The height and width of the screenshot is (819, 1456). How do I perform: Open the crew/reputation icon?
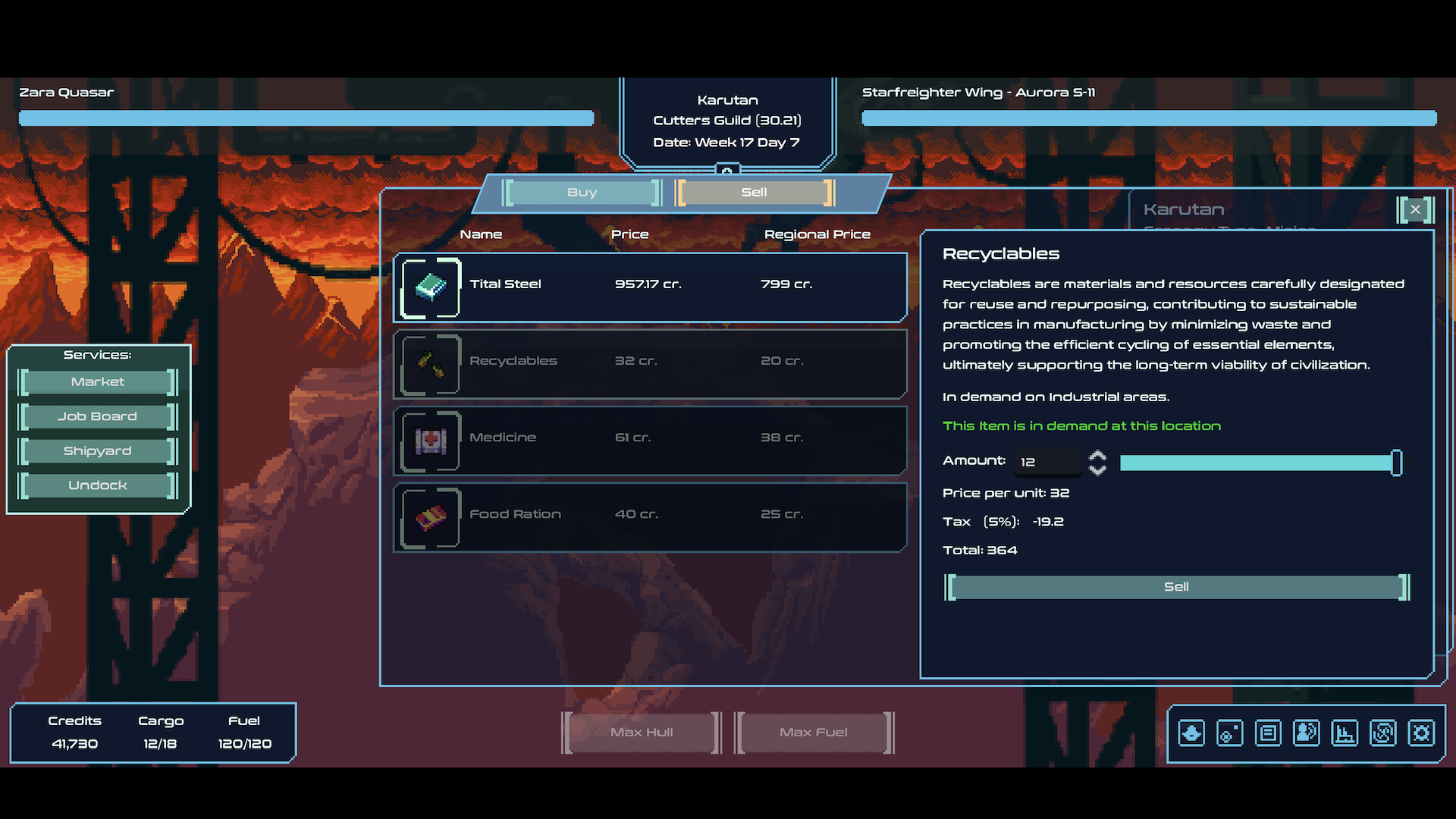[1306, 733]
